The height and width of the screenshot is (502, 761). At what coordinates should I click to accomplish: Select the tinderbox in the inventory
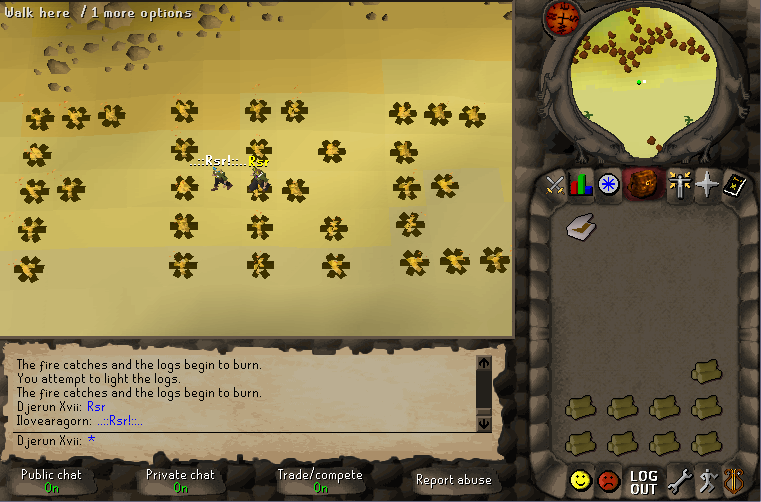579,229
